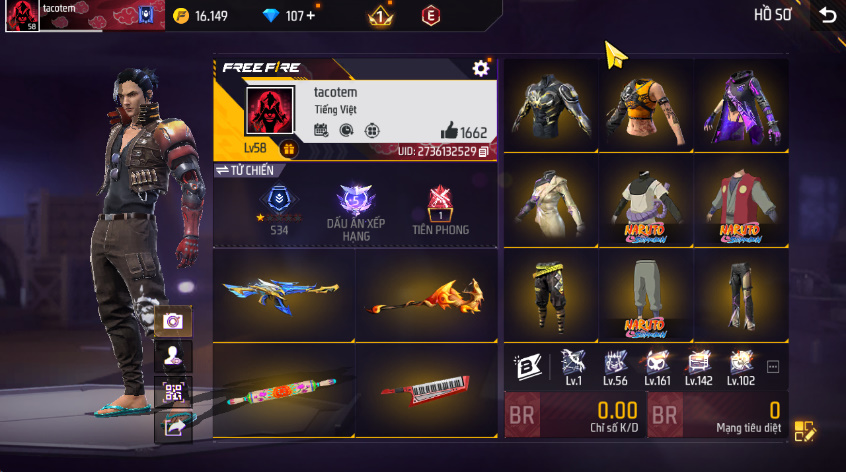Switch the Tử Chiến mode toggle
This screenshot has width=846, height=472.
[244, 170]
